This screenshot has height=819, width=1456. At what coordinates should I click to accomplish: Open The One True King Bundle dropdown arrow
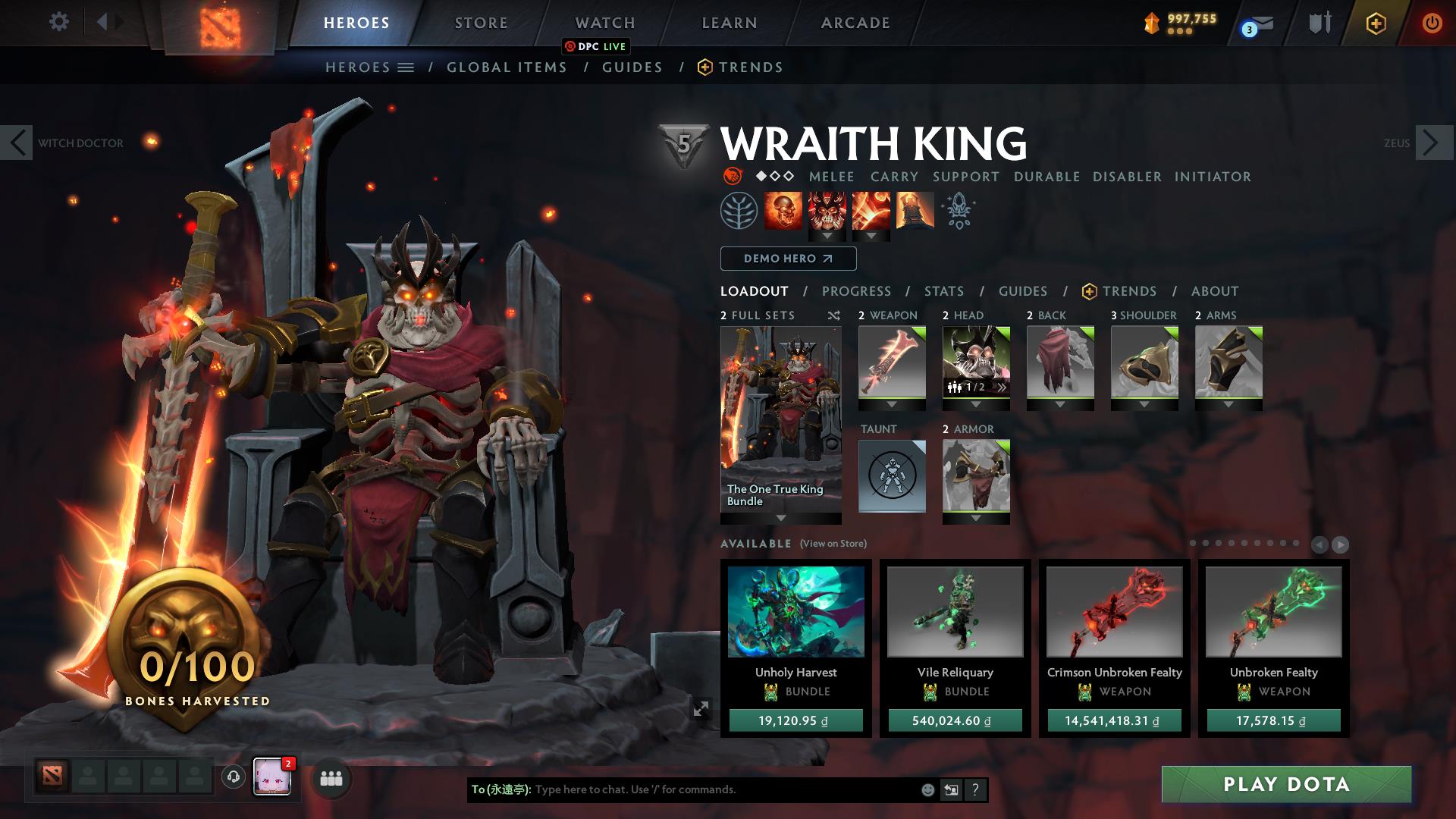(780, 519)
